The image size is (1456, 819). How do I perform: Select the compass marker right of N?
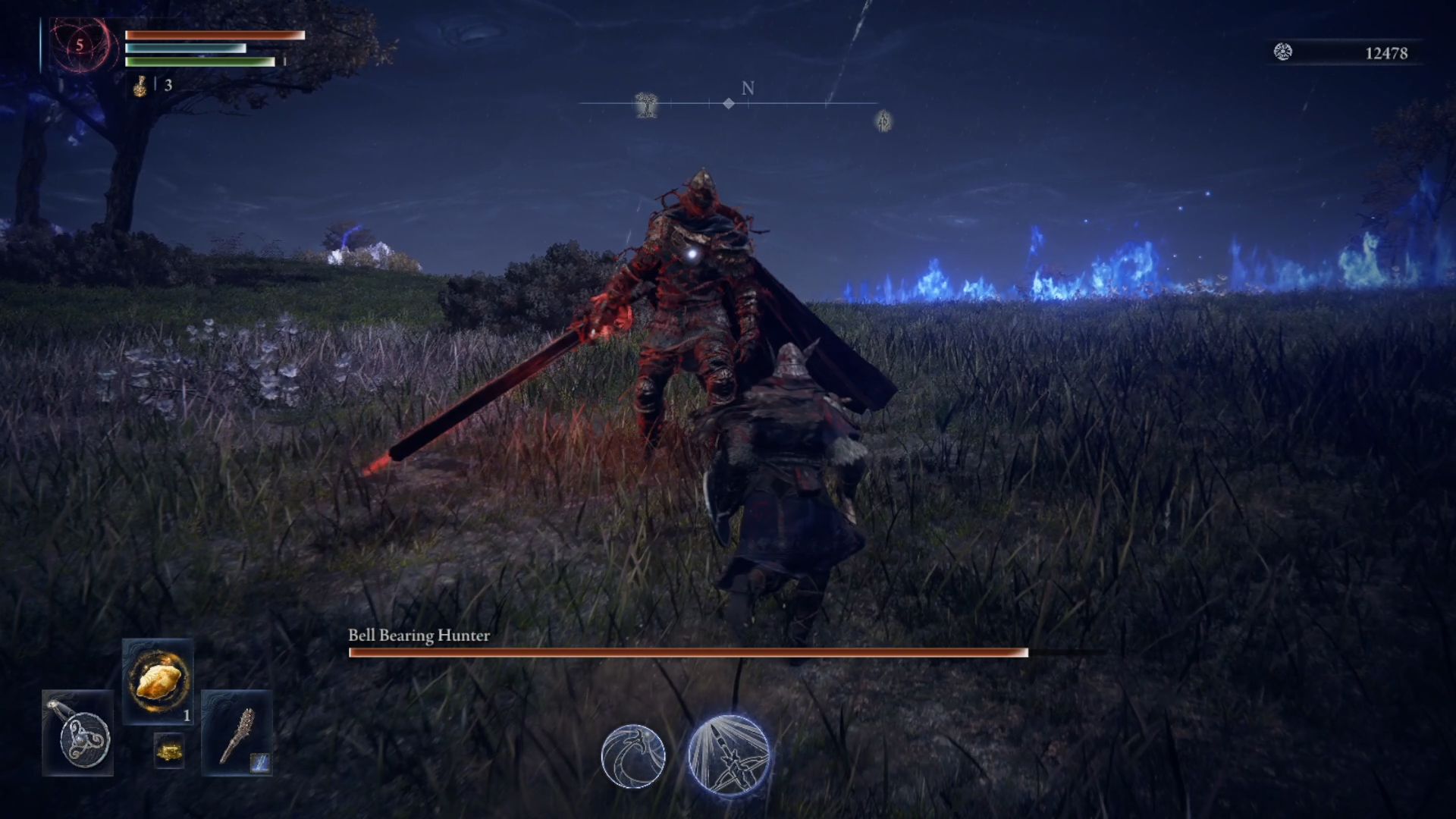[x=883, y=121]
